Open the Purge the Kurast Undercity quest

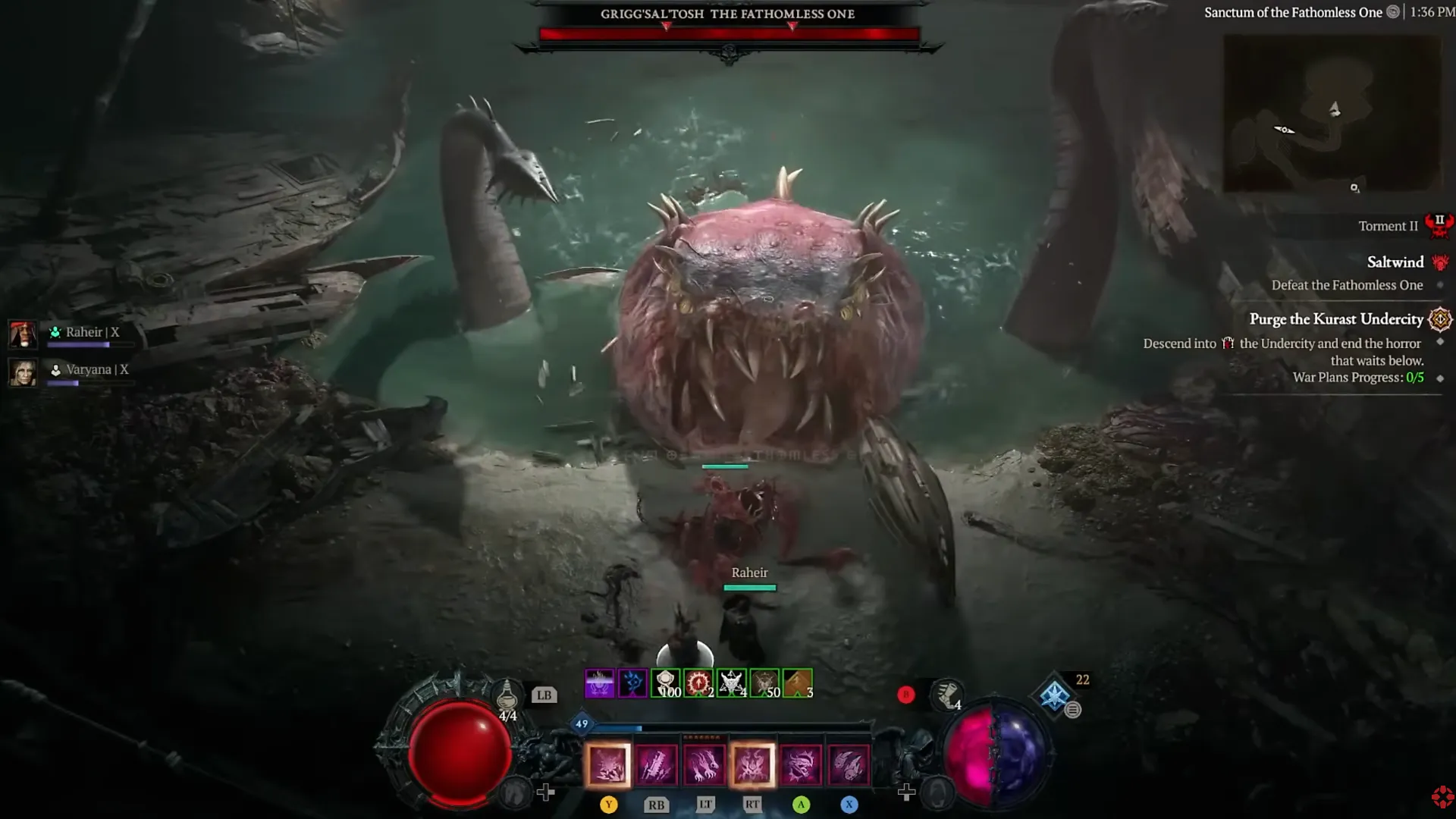1336,319
